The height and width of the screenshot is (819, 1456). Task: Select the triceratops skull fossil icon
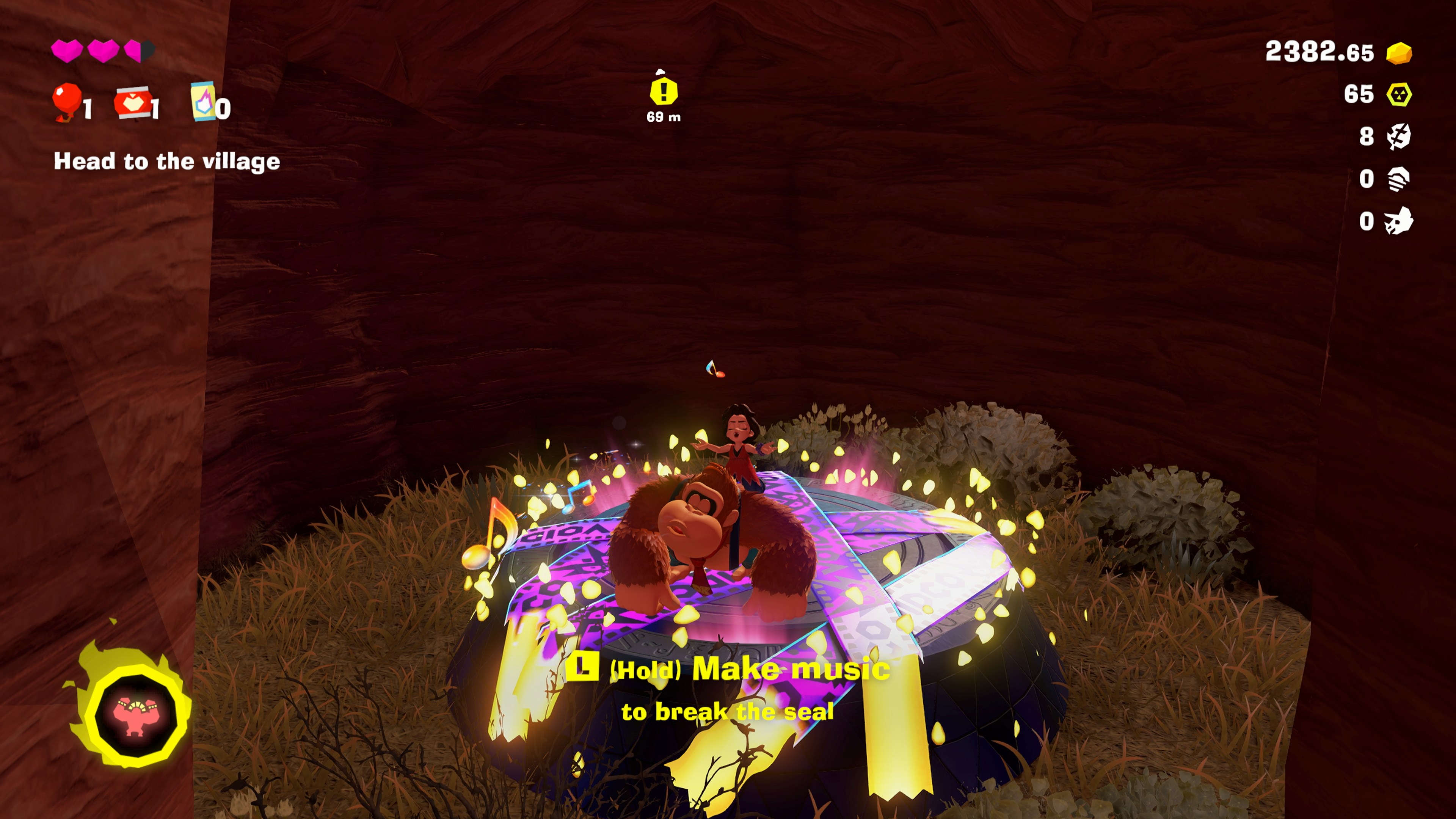pyautogui.click(x=1398, y=220)
